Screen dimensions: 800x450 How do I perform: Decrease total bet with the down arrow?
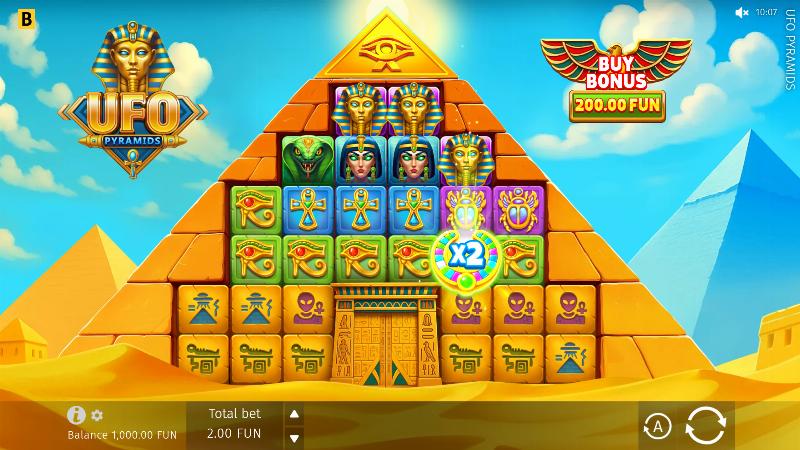pyautogui.click(x=295, y=438)
